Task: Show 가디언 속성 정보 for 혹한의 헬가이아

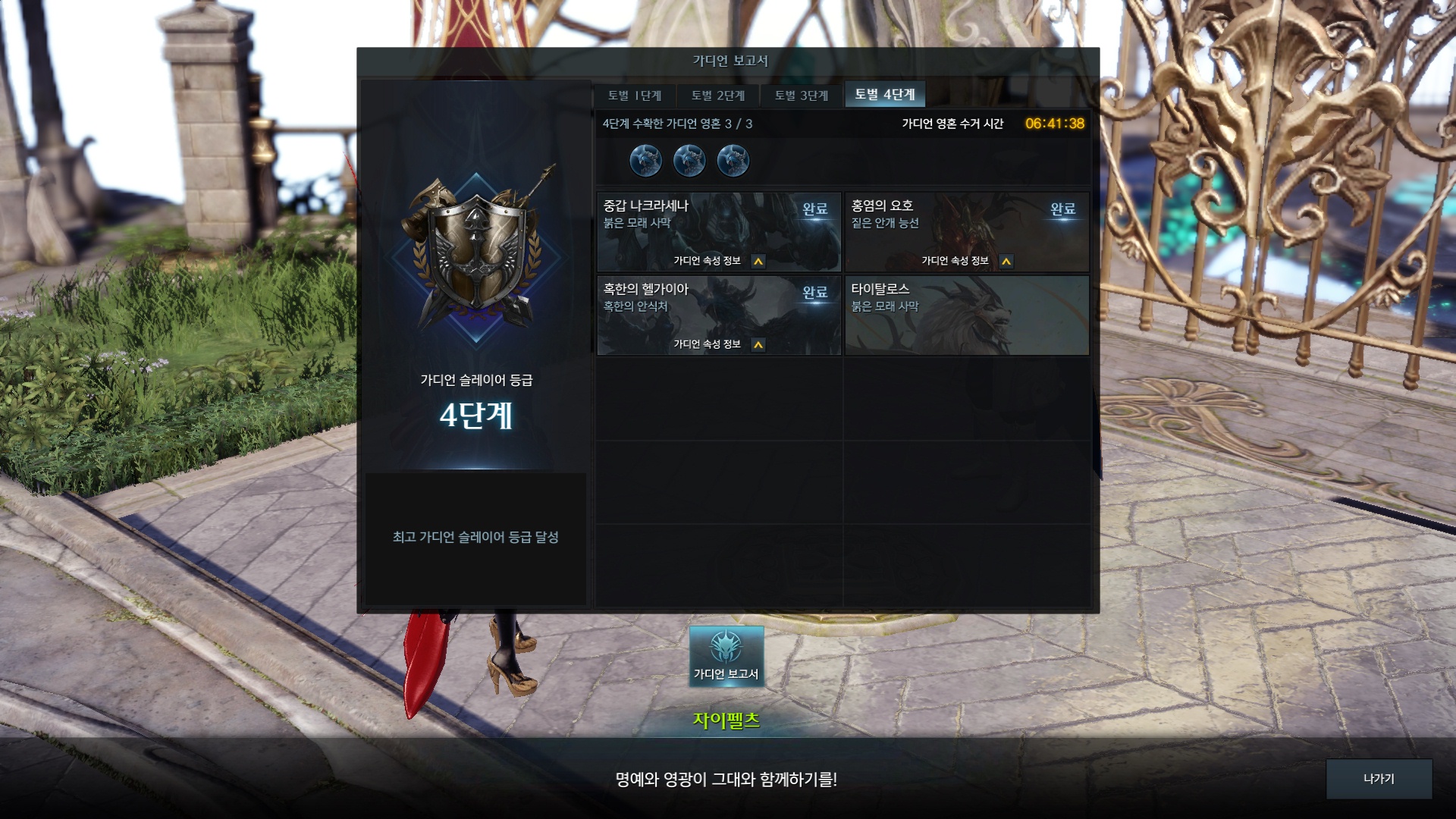Action: tap(758, 345)
